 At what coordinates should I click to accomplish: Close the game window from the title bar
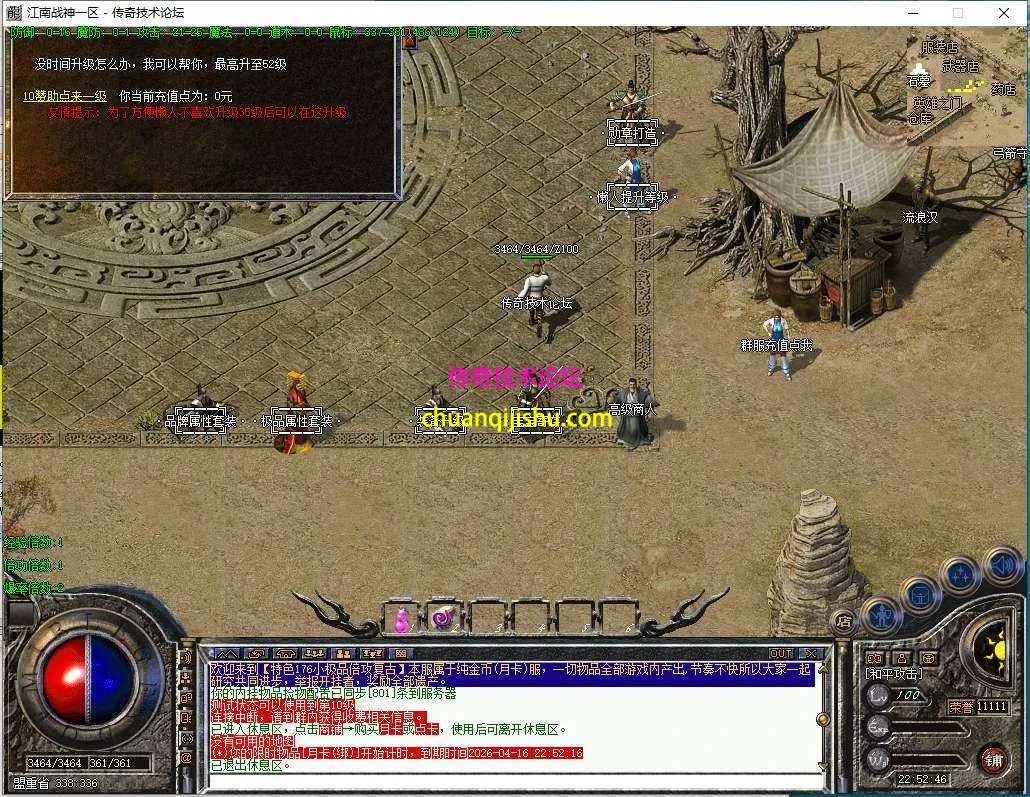point(1003,13)
